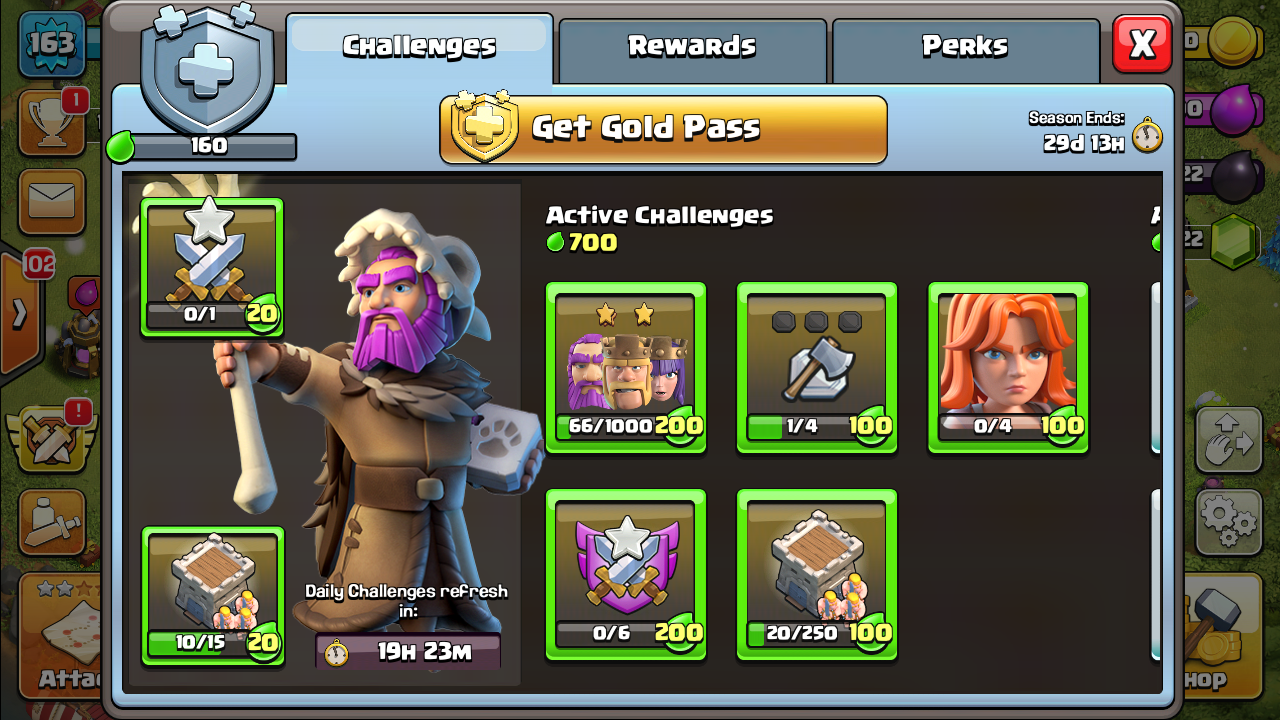Click the Daily Challenges refresh timer
This screenshot has width=1280, height=720.
[407, 651]
